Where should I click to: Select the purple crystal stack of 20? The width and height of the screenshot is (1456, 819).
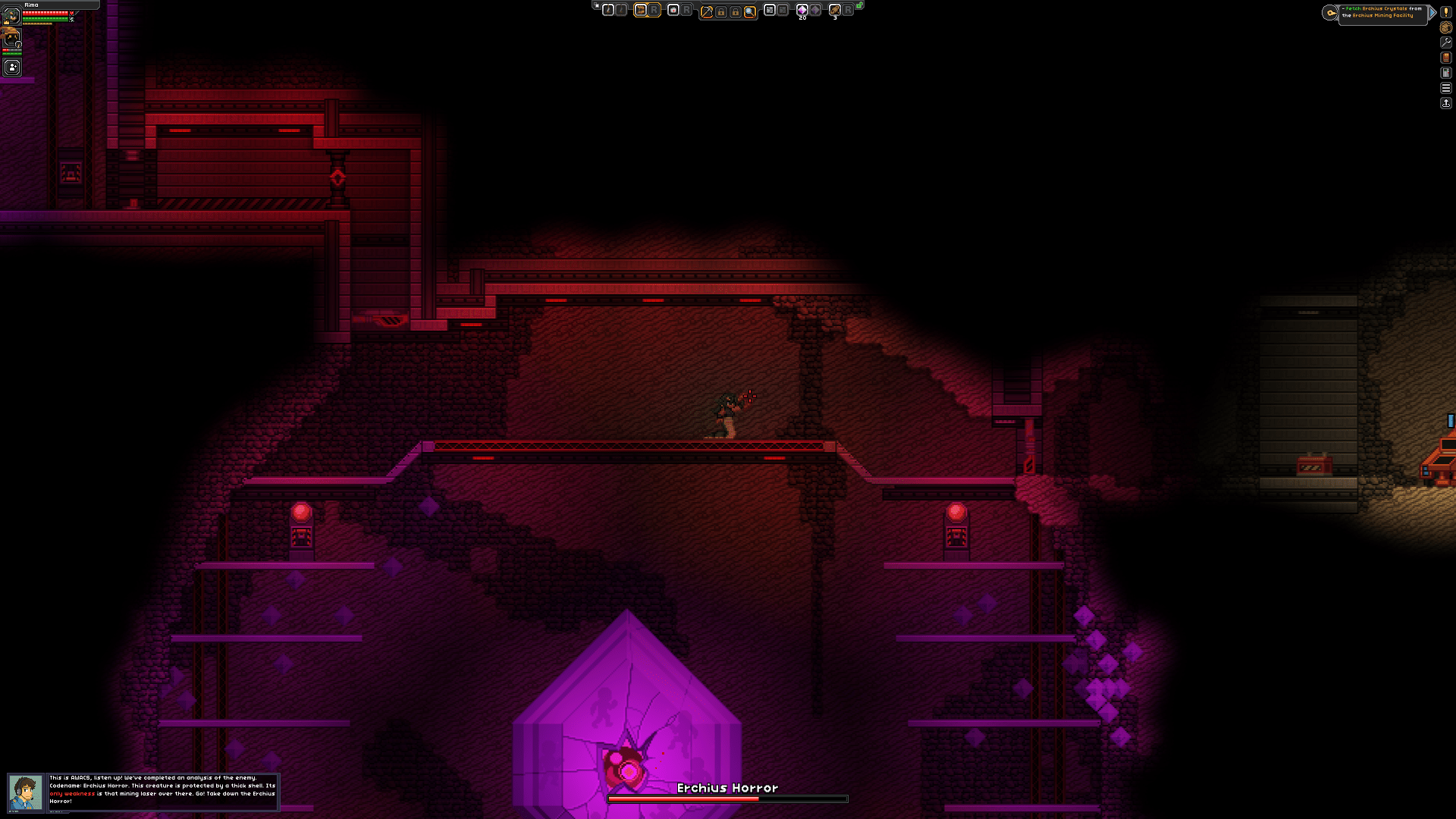coord(802,10)
